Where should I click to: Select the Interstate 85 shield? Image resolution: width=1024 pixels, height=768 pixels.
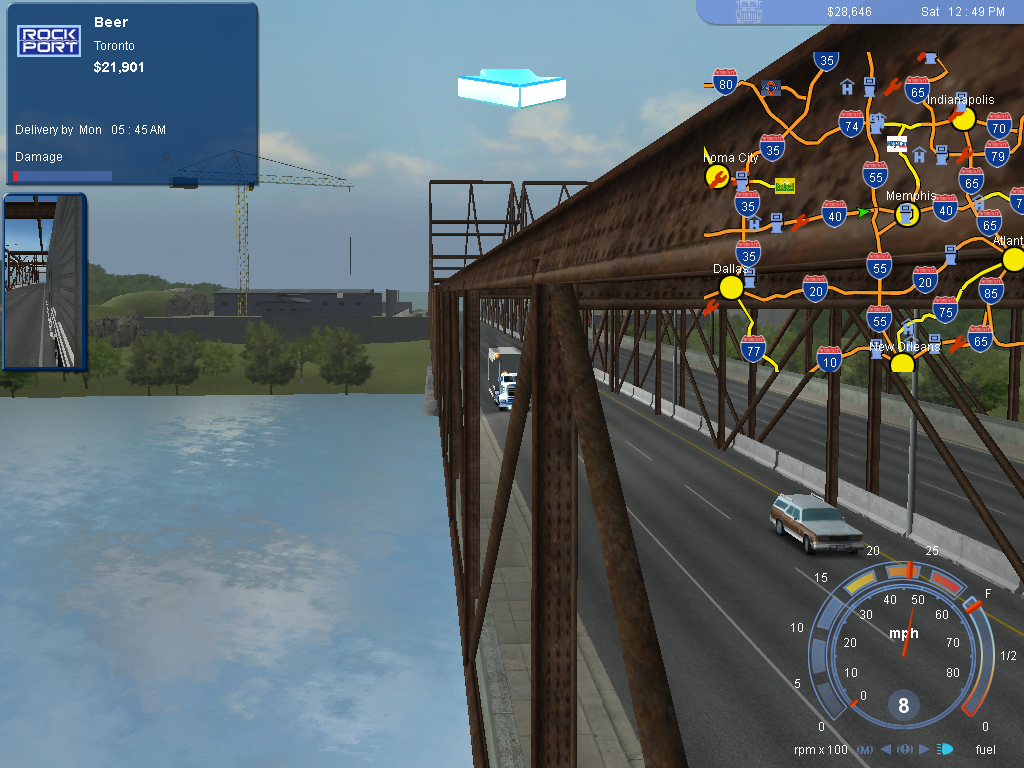[991, 291]
